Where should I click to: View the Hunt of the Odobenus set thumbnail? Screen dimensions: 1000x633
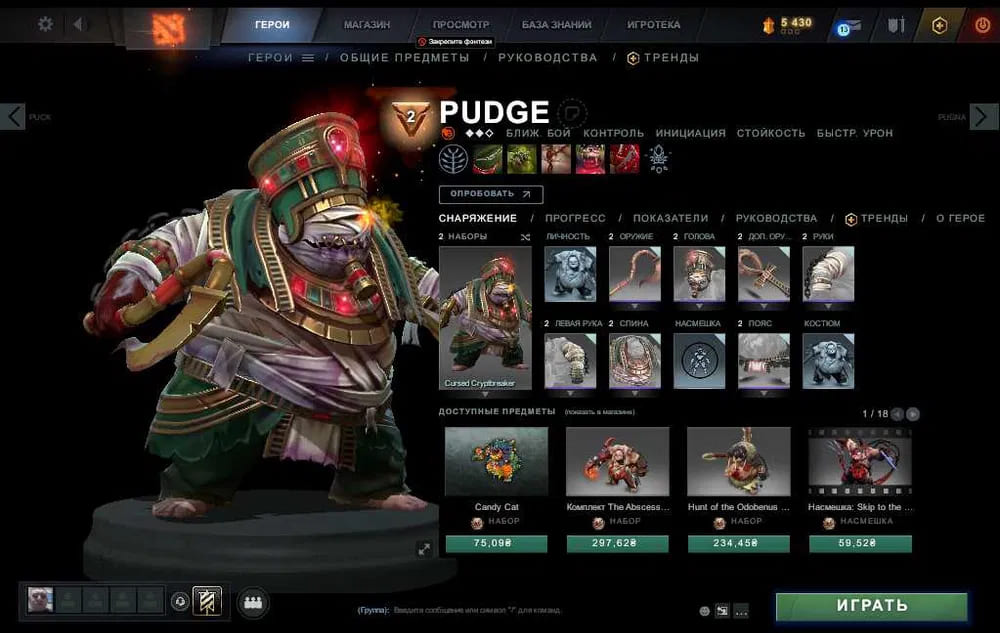(x=739, y=462)
